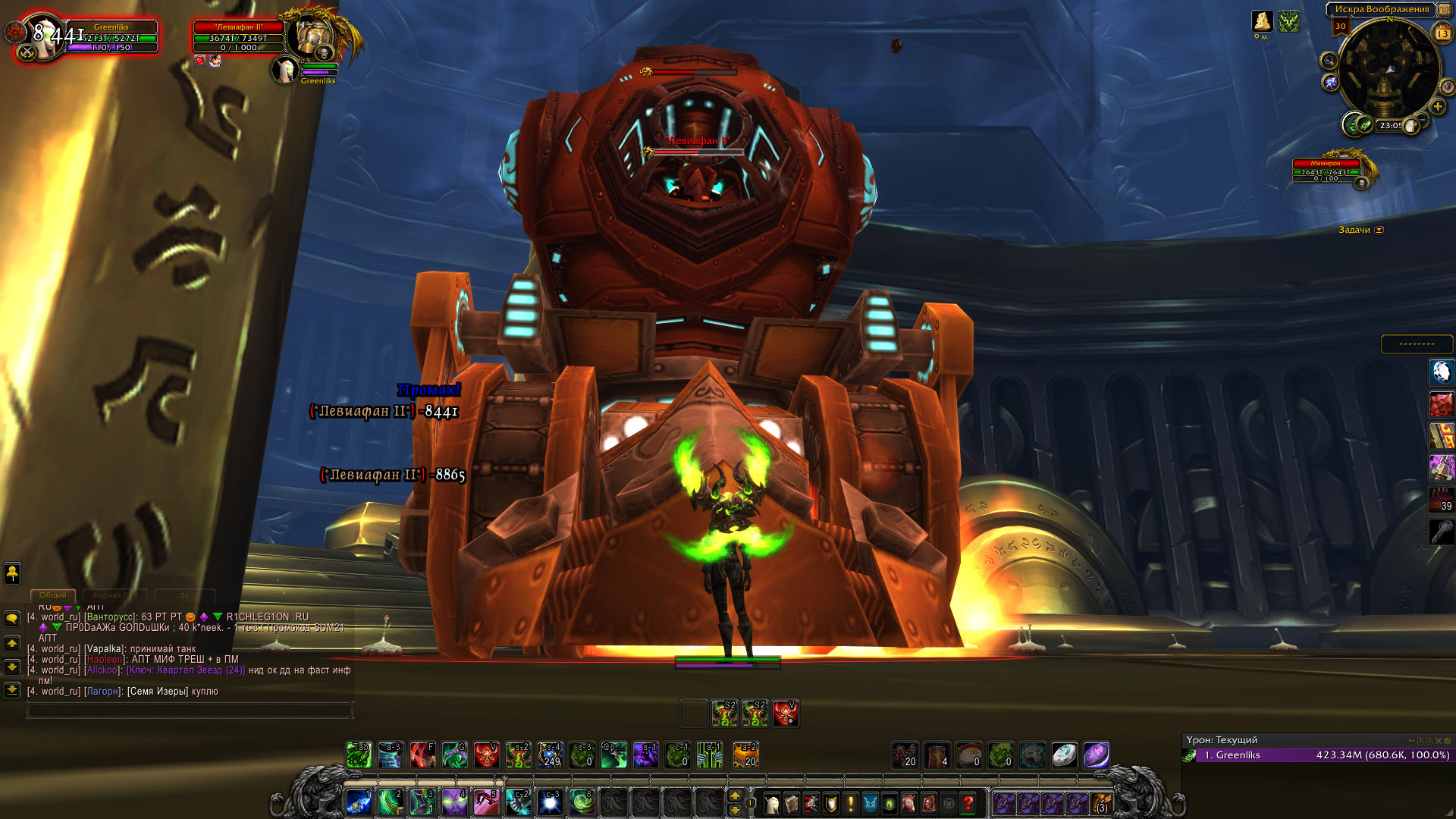This screenshot has height=819, width=1456.
Task: Select the Greenliiks row in the damage meter
Action: (1319, 755)
